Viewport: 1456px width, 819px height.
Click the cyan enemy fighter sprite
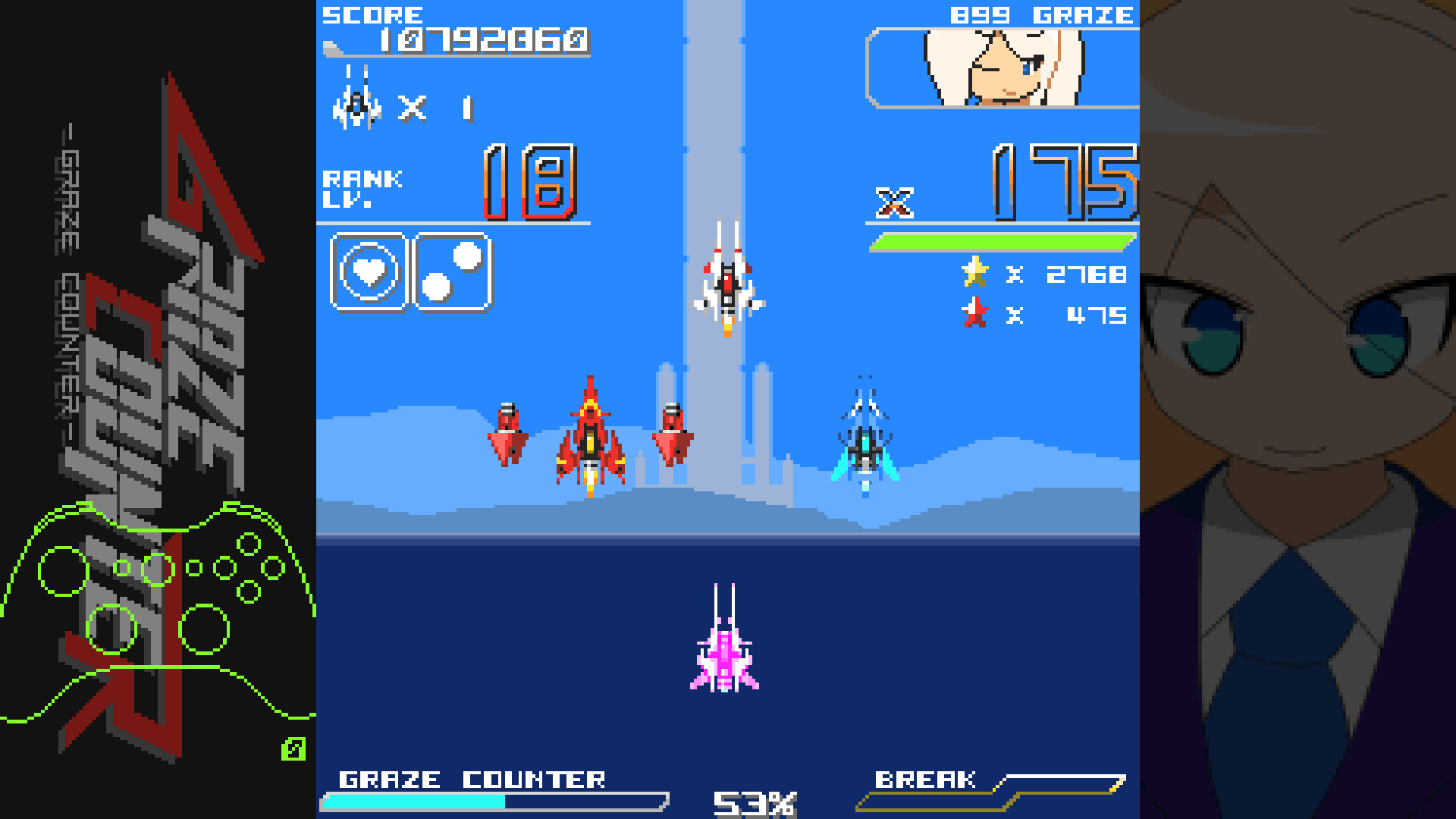pyautogui.click(x=864, y=447)
